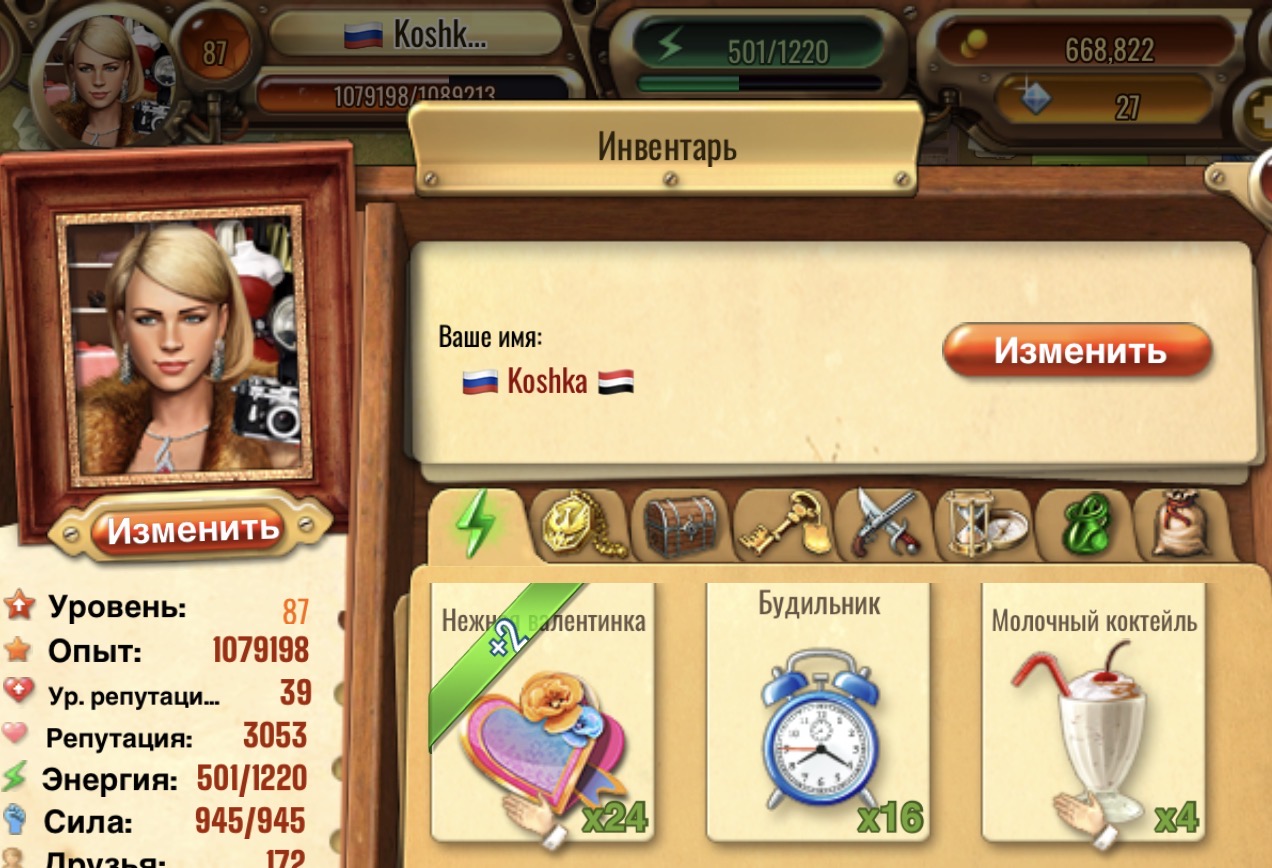Select the valentine heart item
The height and width of the screenshot is (868, 1272).
(542, 715)
